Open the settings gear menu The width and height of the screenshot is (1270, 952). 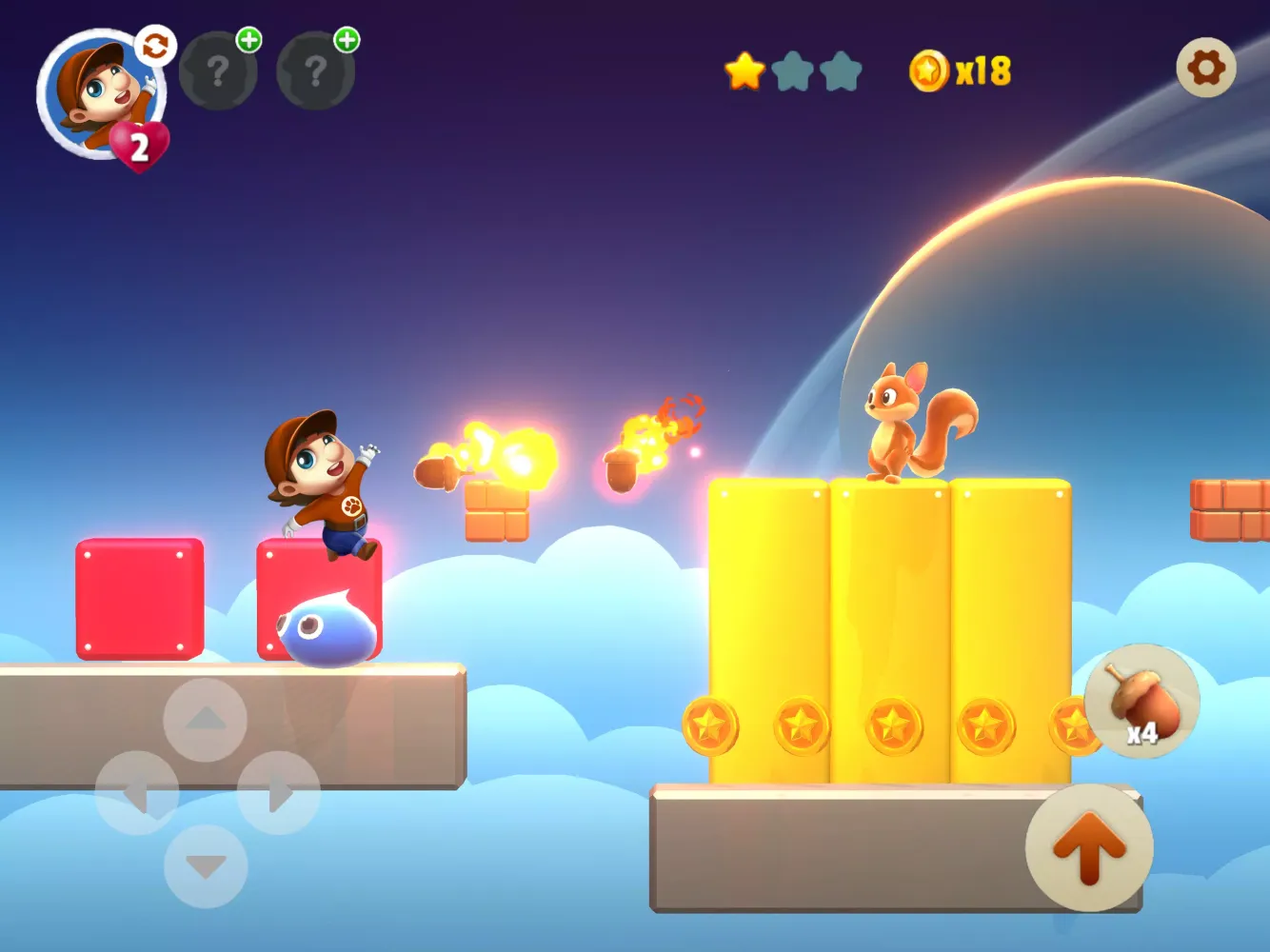tap(1205, 68)
